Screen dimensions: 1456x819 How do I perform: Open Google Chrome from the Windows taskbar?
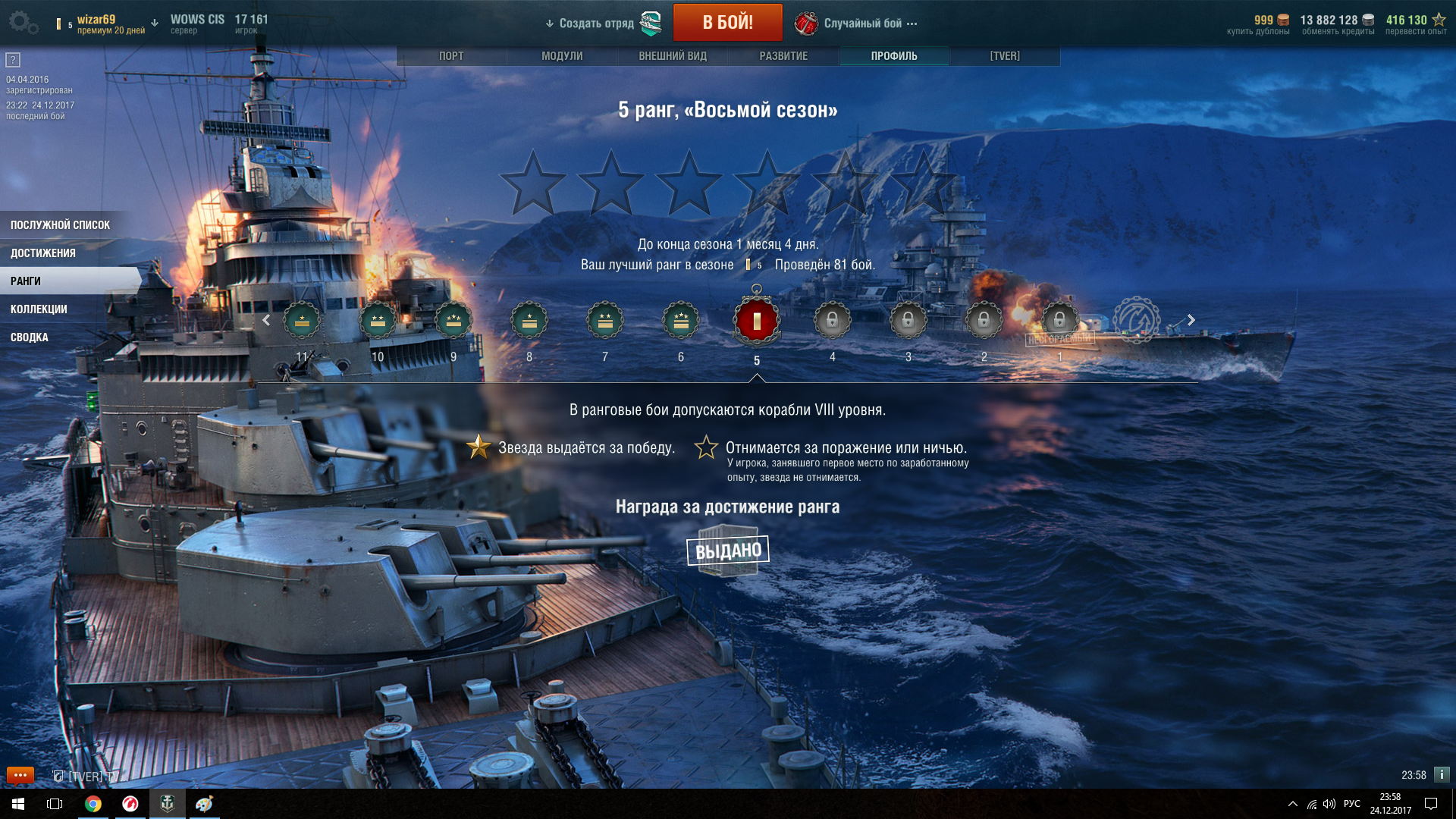93,804
